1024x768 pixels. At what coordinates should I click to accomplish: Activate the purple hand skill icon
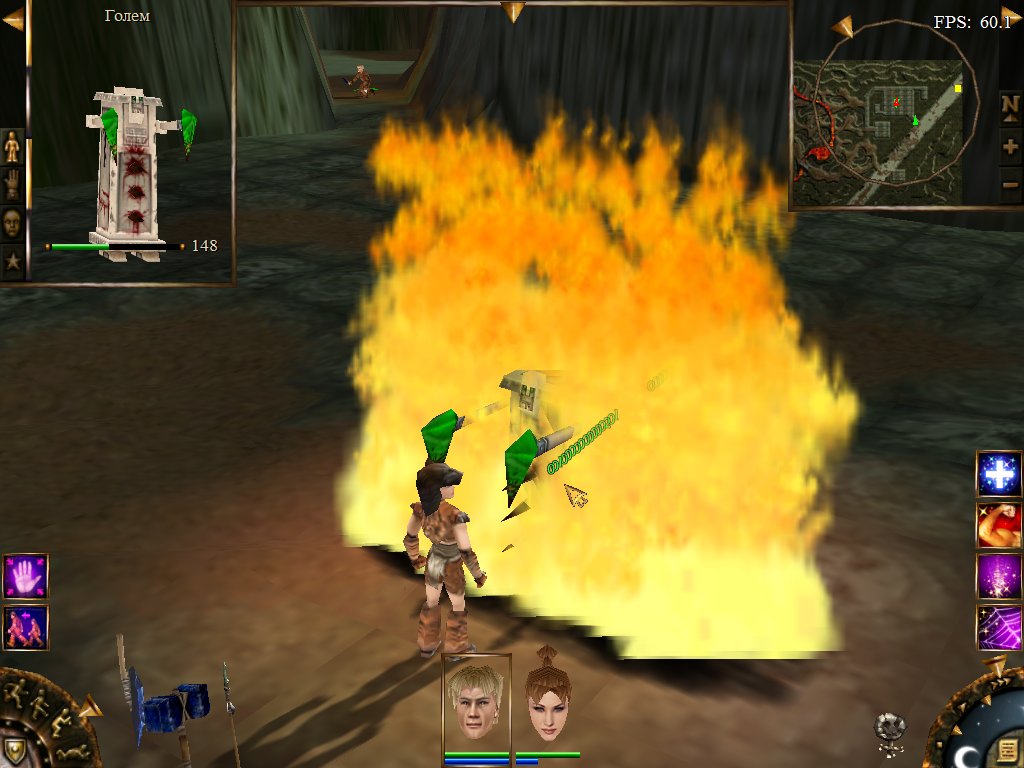tap(25, 576)
